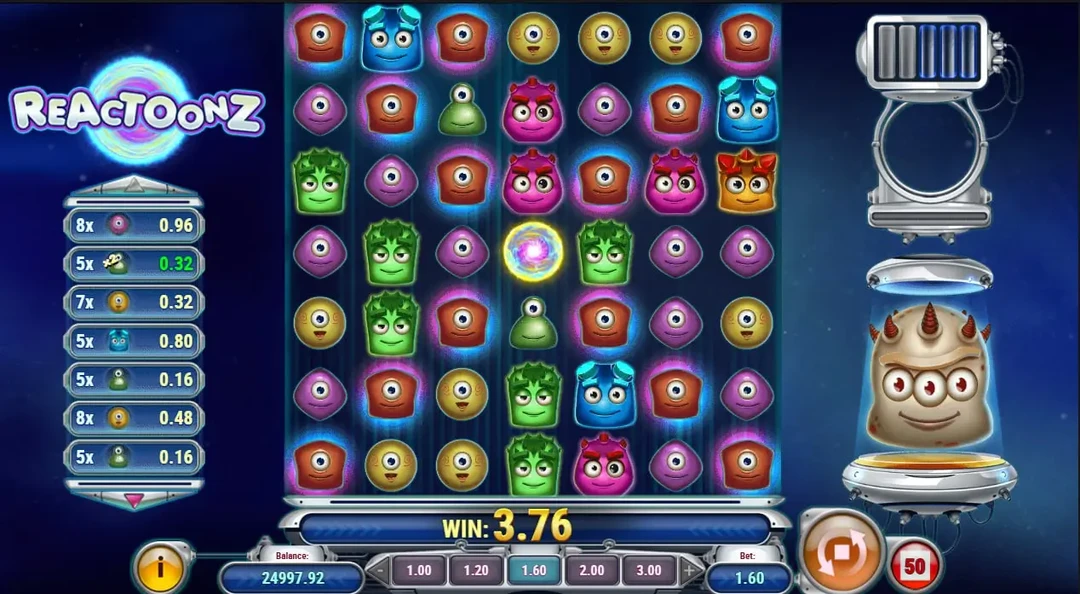Pick the 3.00 bet option

(x=648, y=570)
